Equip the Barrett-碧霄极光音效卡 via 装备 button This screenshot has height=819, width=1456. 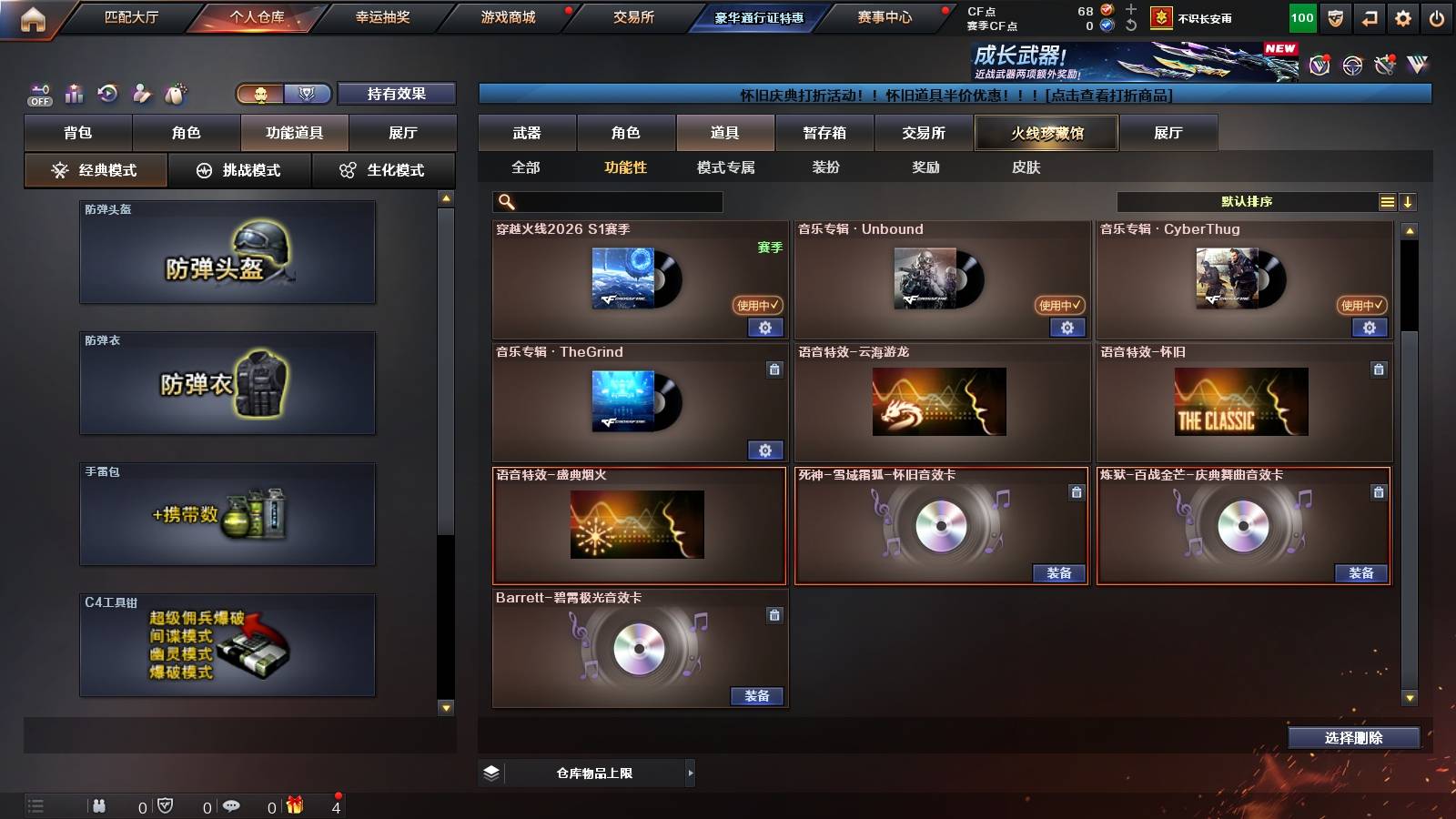(758, 695)
